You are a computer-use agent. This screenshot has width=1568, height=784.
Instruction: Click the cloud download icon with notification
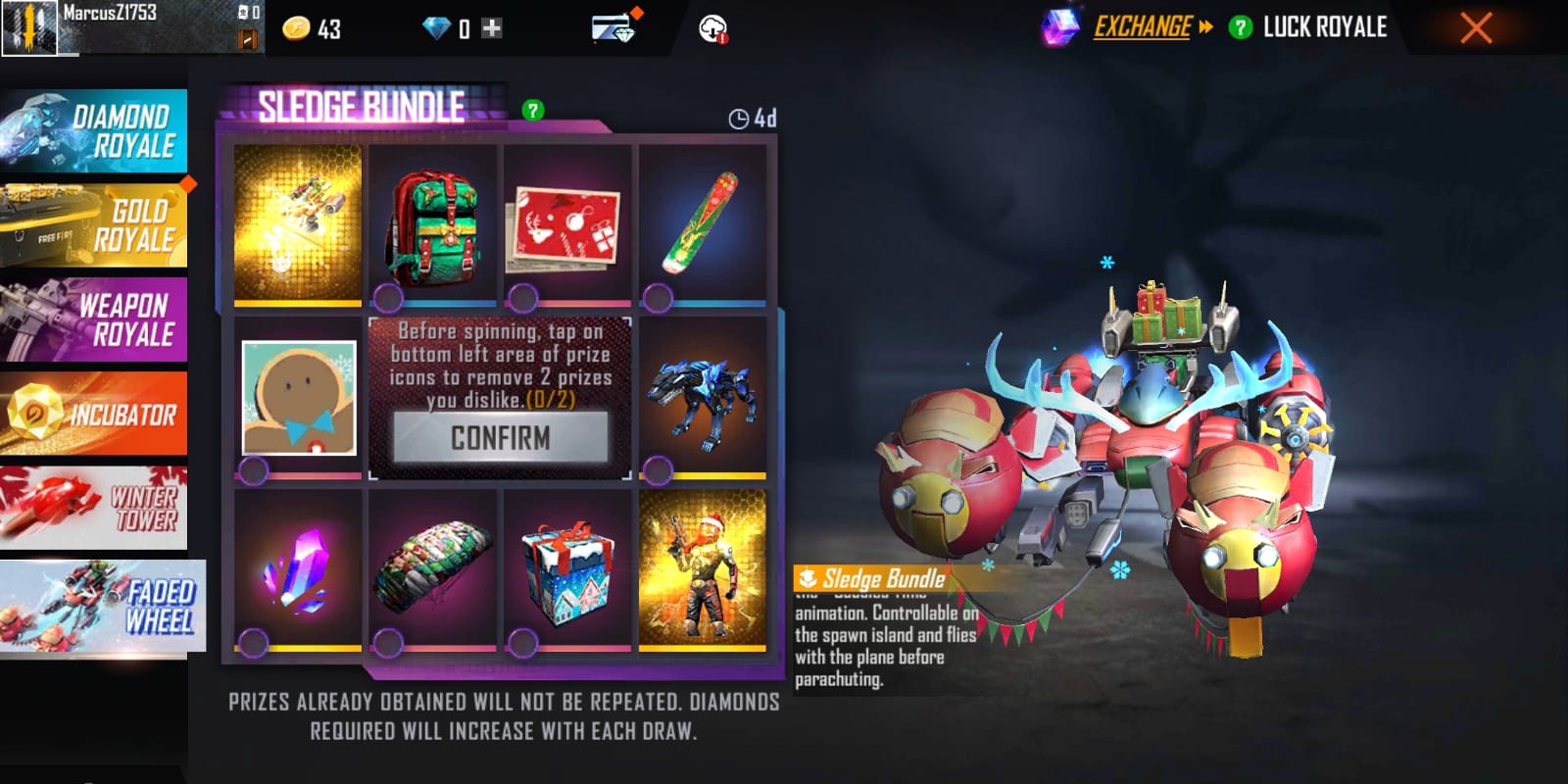(713, 27)
